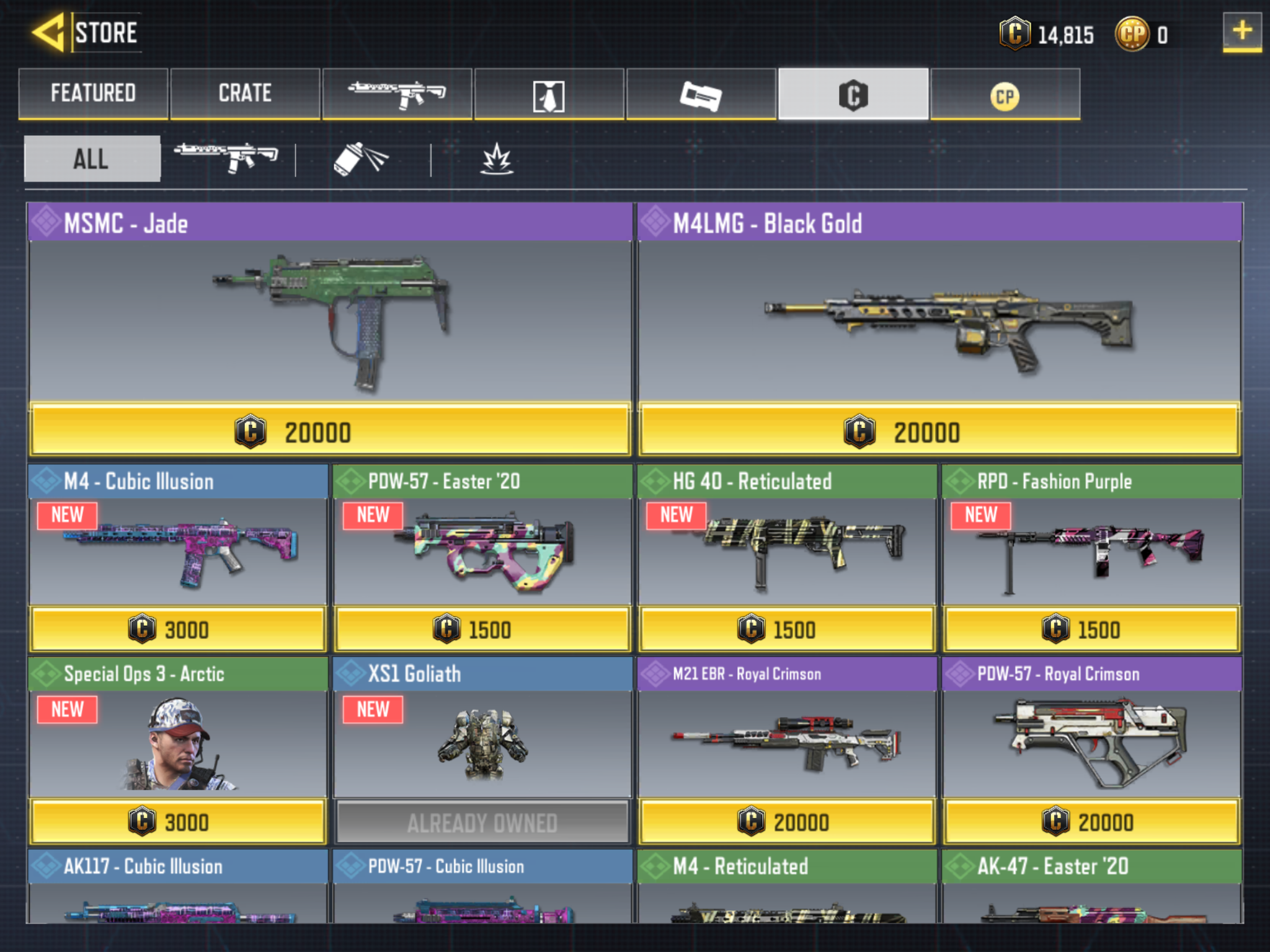Switch to the Crate tab
The width and height of the screenshot is (1270, 952).
coord(245,94)
